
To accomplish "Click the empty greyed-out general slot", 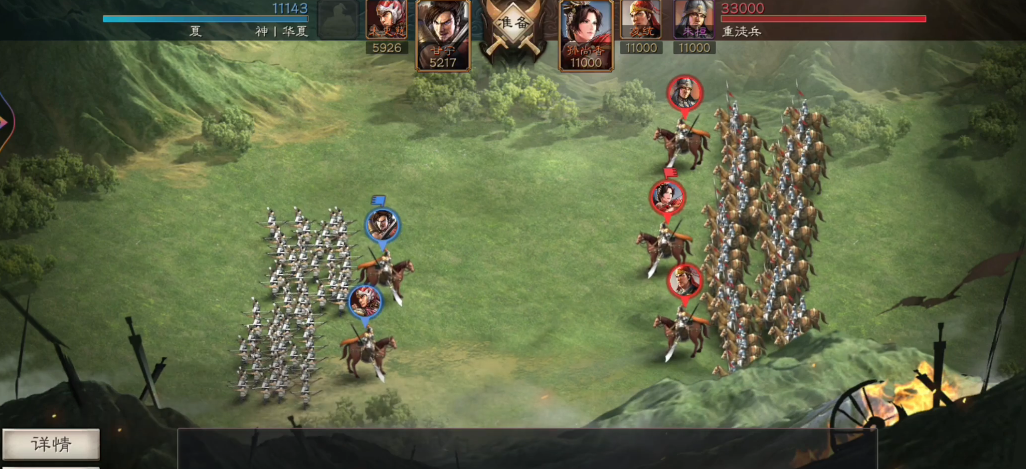I will [338, 20].
